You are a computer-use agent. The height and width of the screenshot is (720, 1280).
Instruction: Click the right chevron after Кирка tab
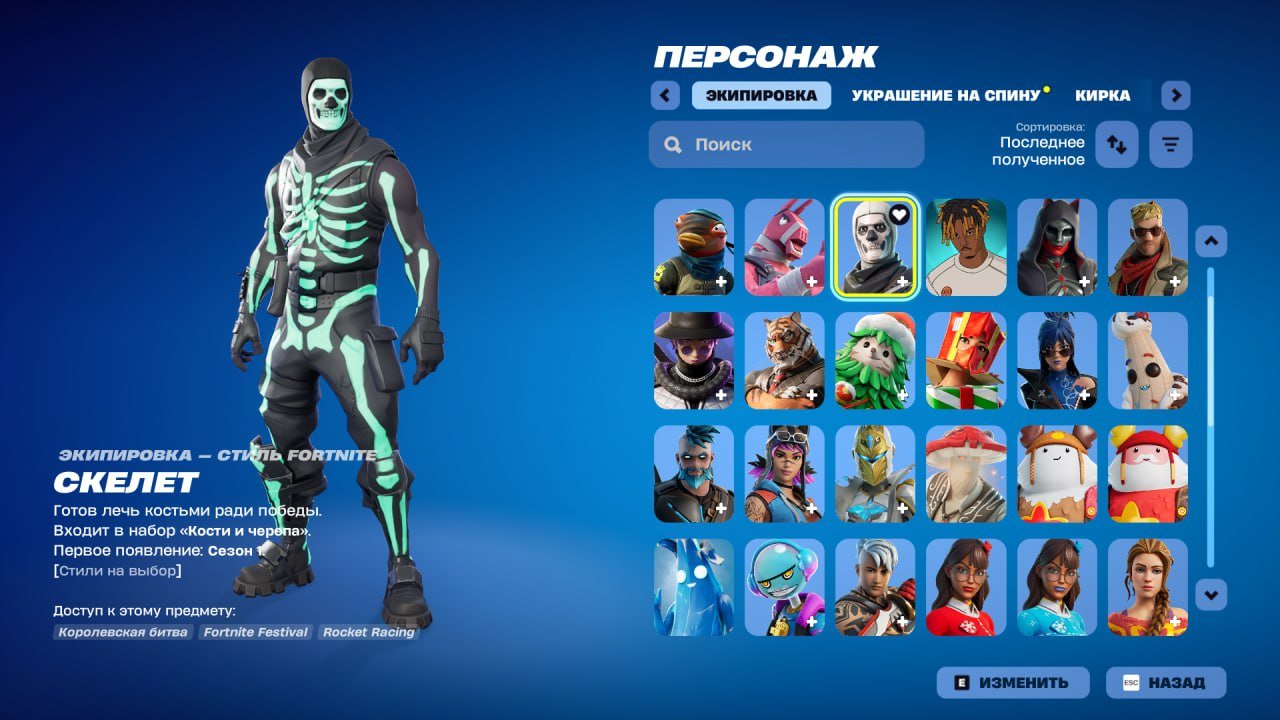pyautogui.click(x=1175, y=94)
